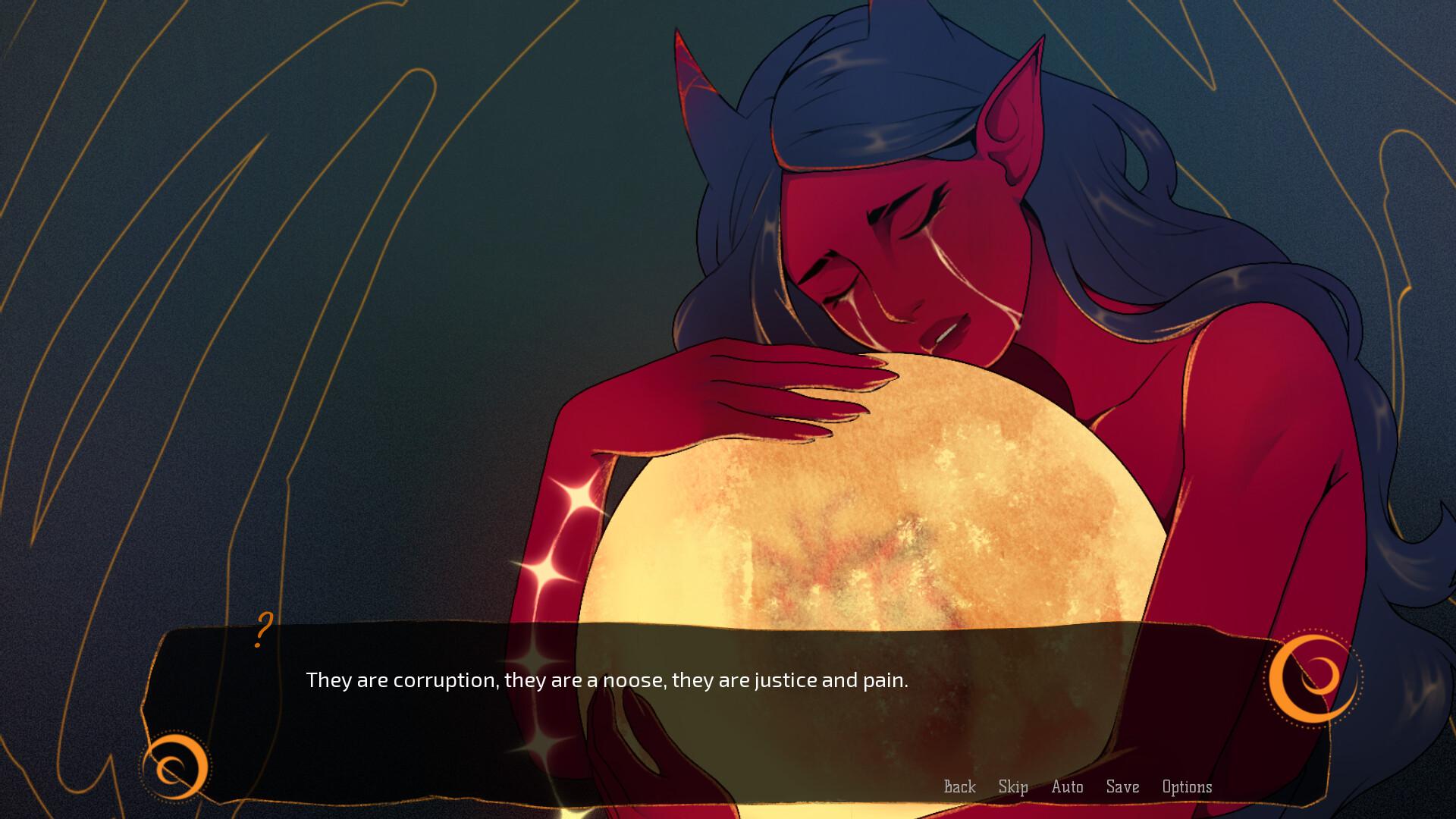Open the Options menu
The image size is (1456, 819).
click(x=1187, y=787)
